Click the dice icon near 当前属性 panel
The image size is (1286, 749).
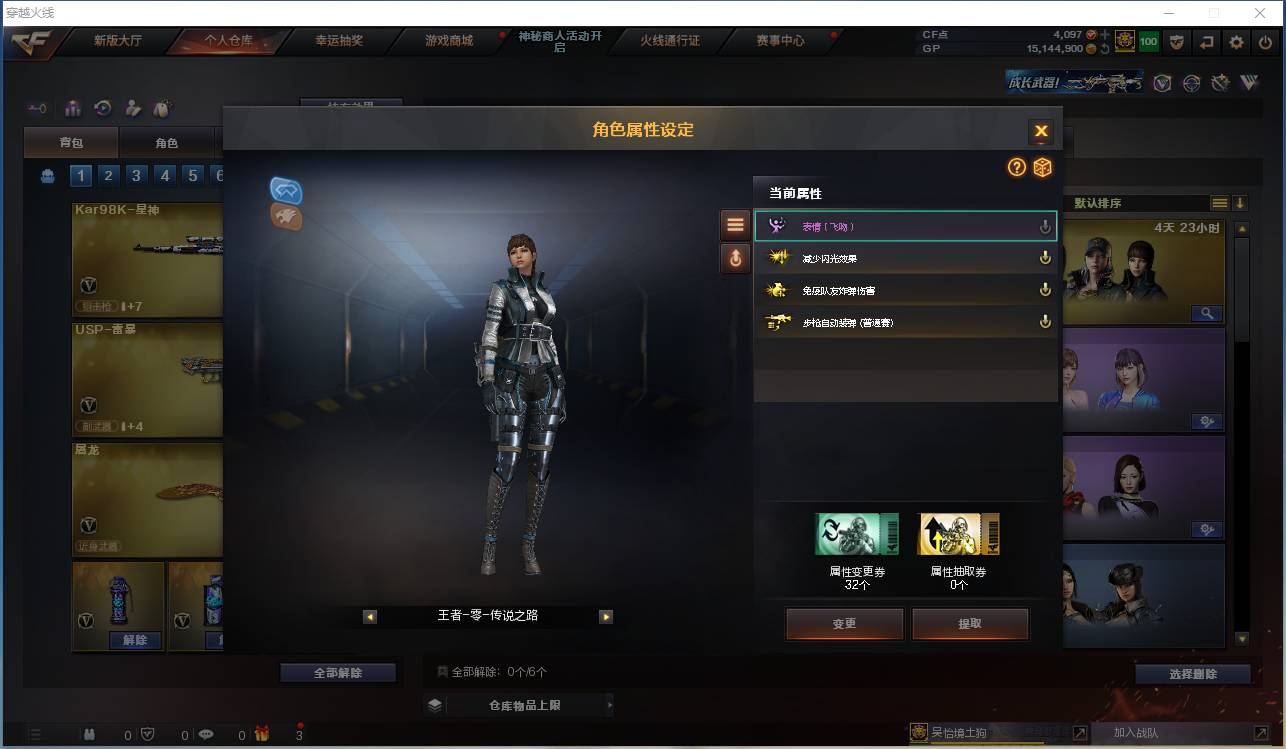1043,168
